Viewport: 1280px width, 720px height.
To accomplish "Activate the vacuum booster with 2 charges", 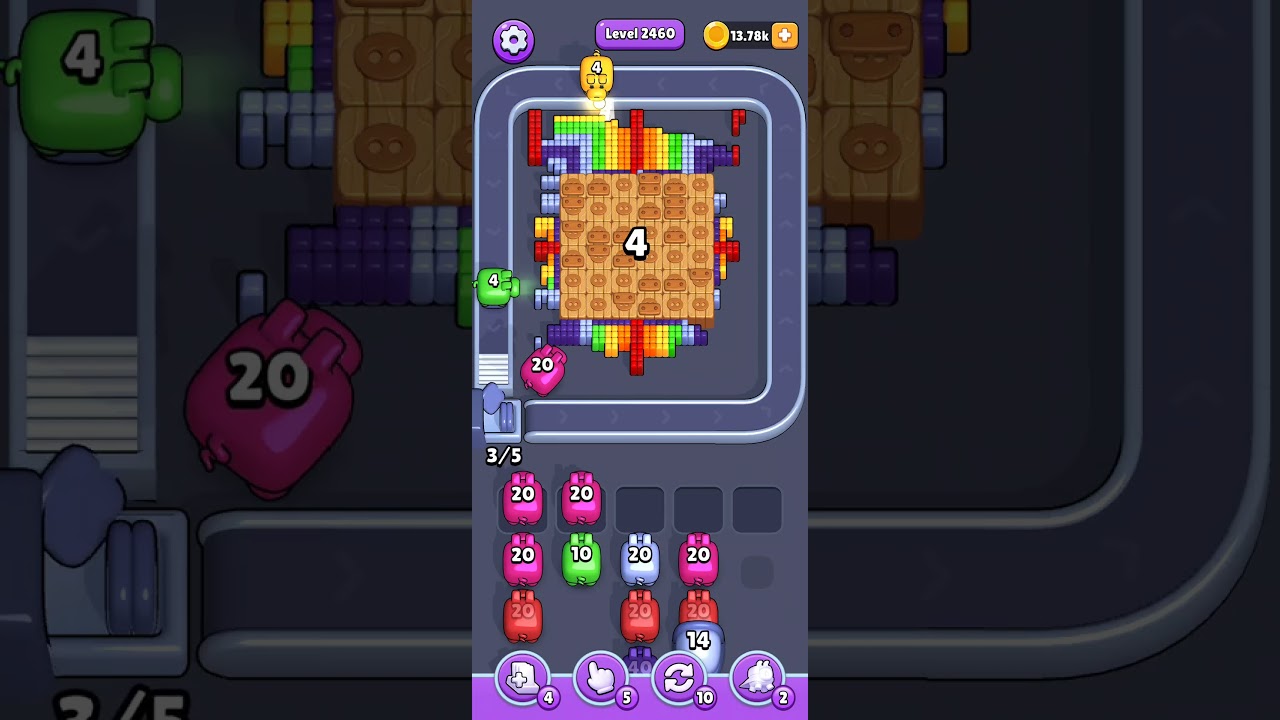I will coord(760,678).
